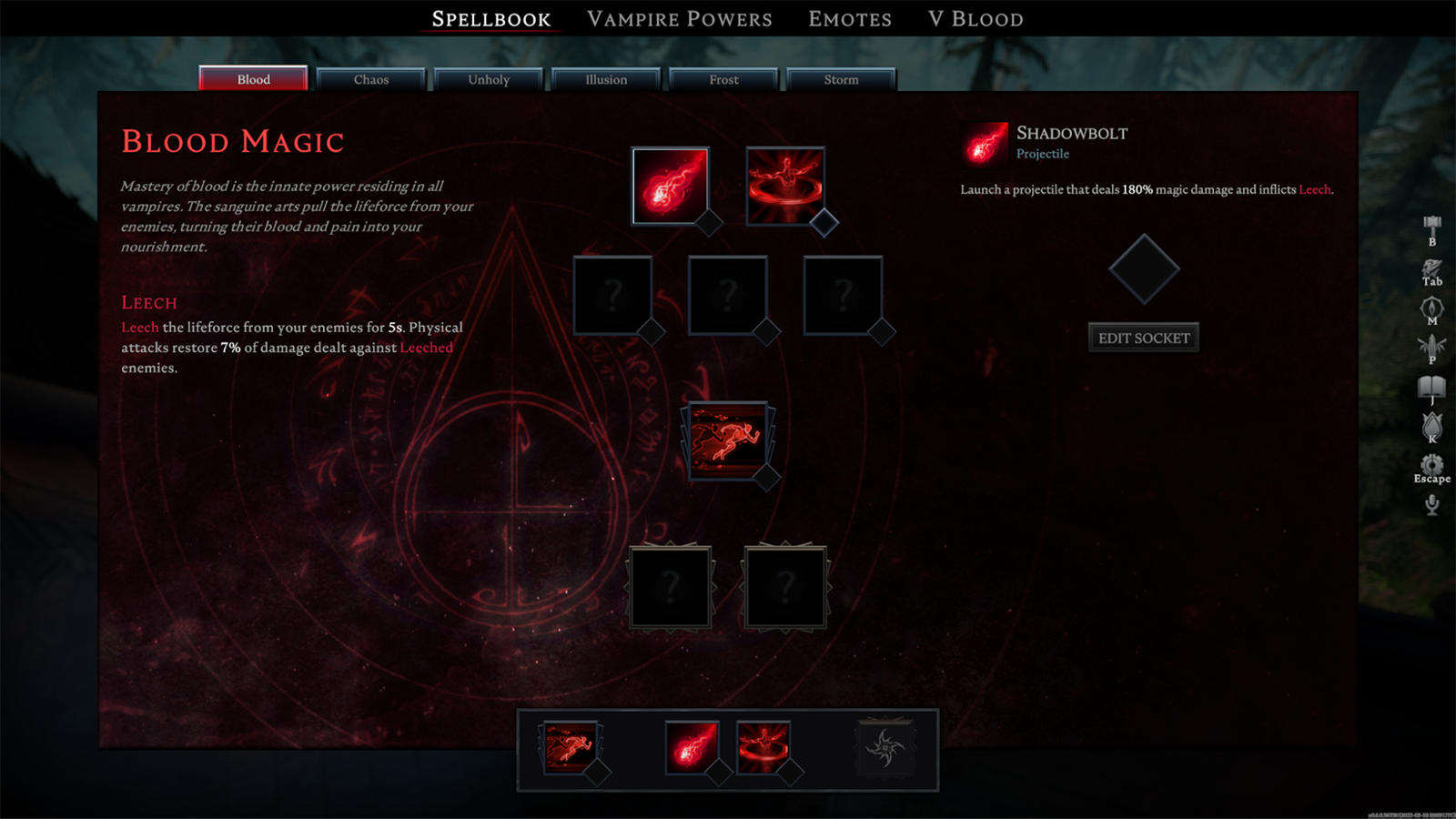This screenshot has height=819, width=1456.
Task: Open the Emotes tab
Action: click(x=849, y=19)
